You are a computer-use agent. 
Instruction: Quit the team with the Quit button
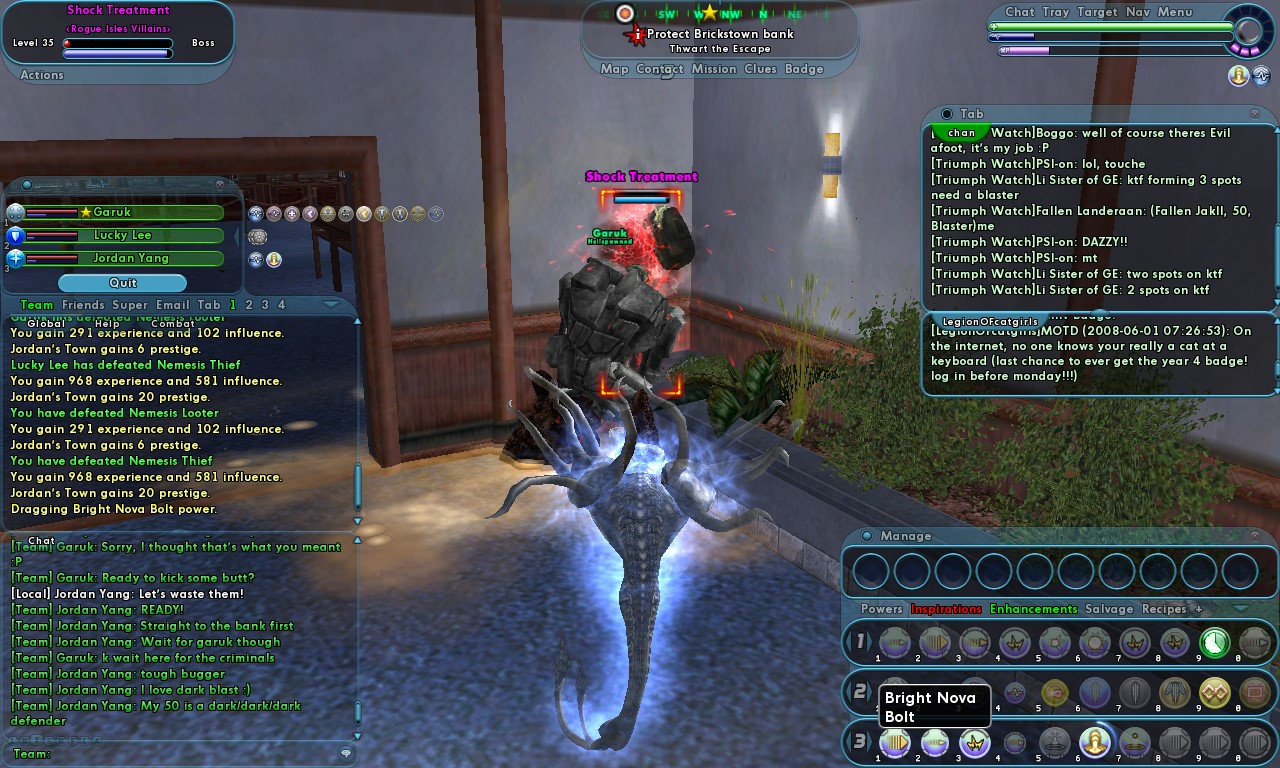pyautogui.click(x=122, y=283)
